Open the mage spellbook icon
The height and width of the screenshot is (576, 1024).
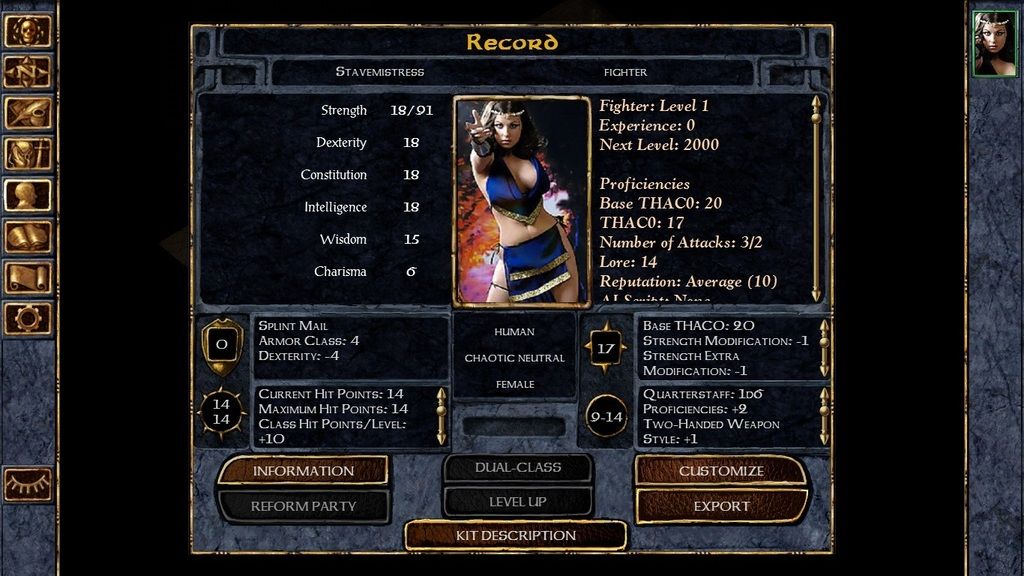click(28, 236)
